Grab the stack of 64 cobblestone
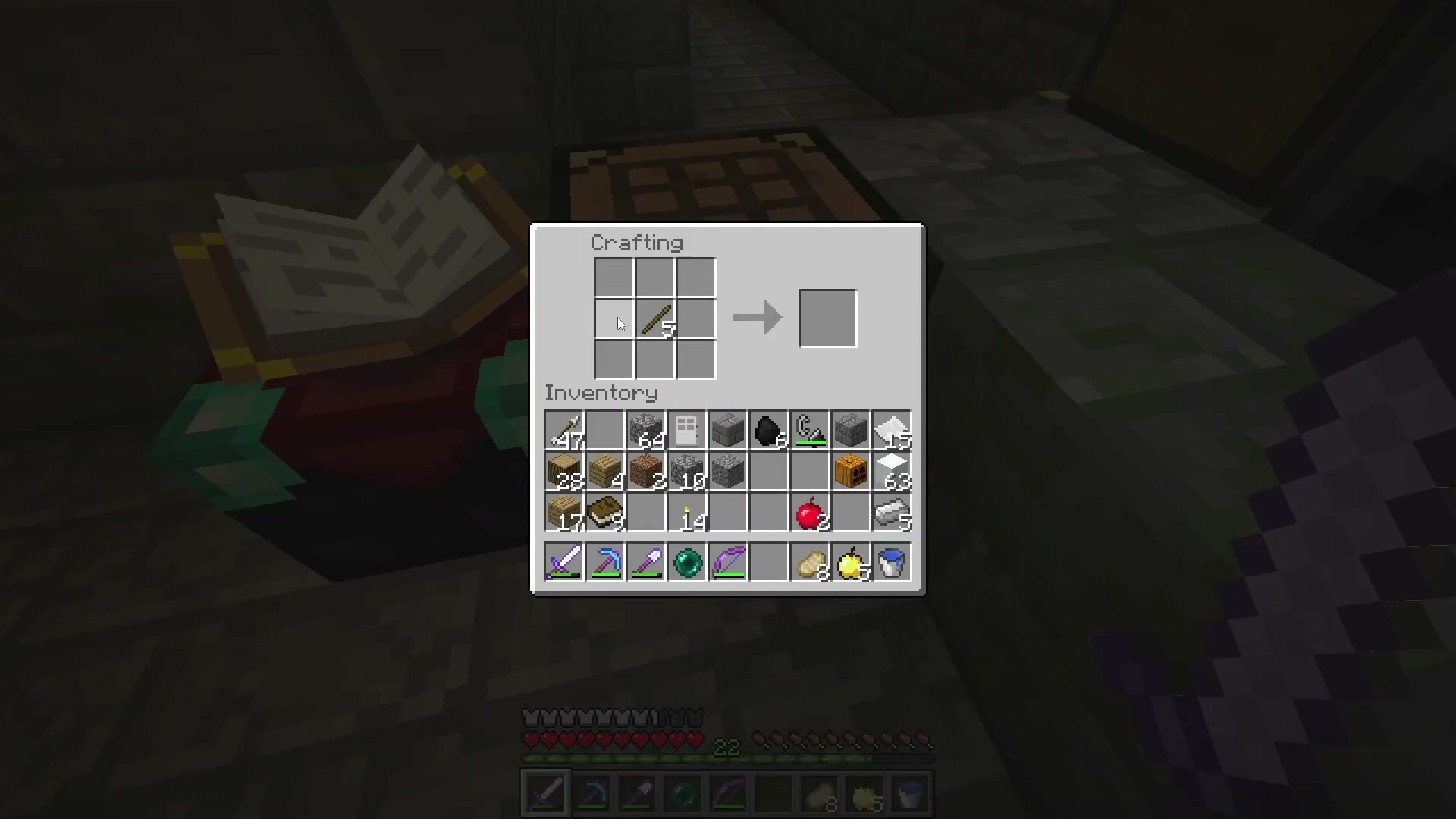The width and height of the screenshot is (1456, 819). click(x=646, y=431)
